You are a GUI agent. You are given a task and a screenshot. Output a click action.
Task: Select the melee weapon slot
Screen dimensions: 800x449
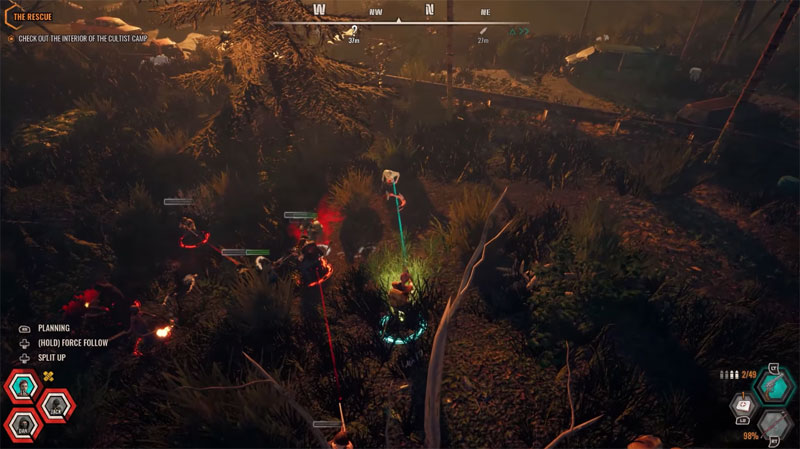point(772,425)
